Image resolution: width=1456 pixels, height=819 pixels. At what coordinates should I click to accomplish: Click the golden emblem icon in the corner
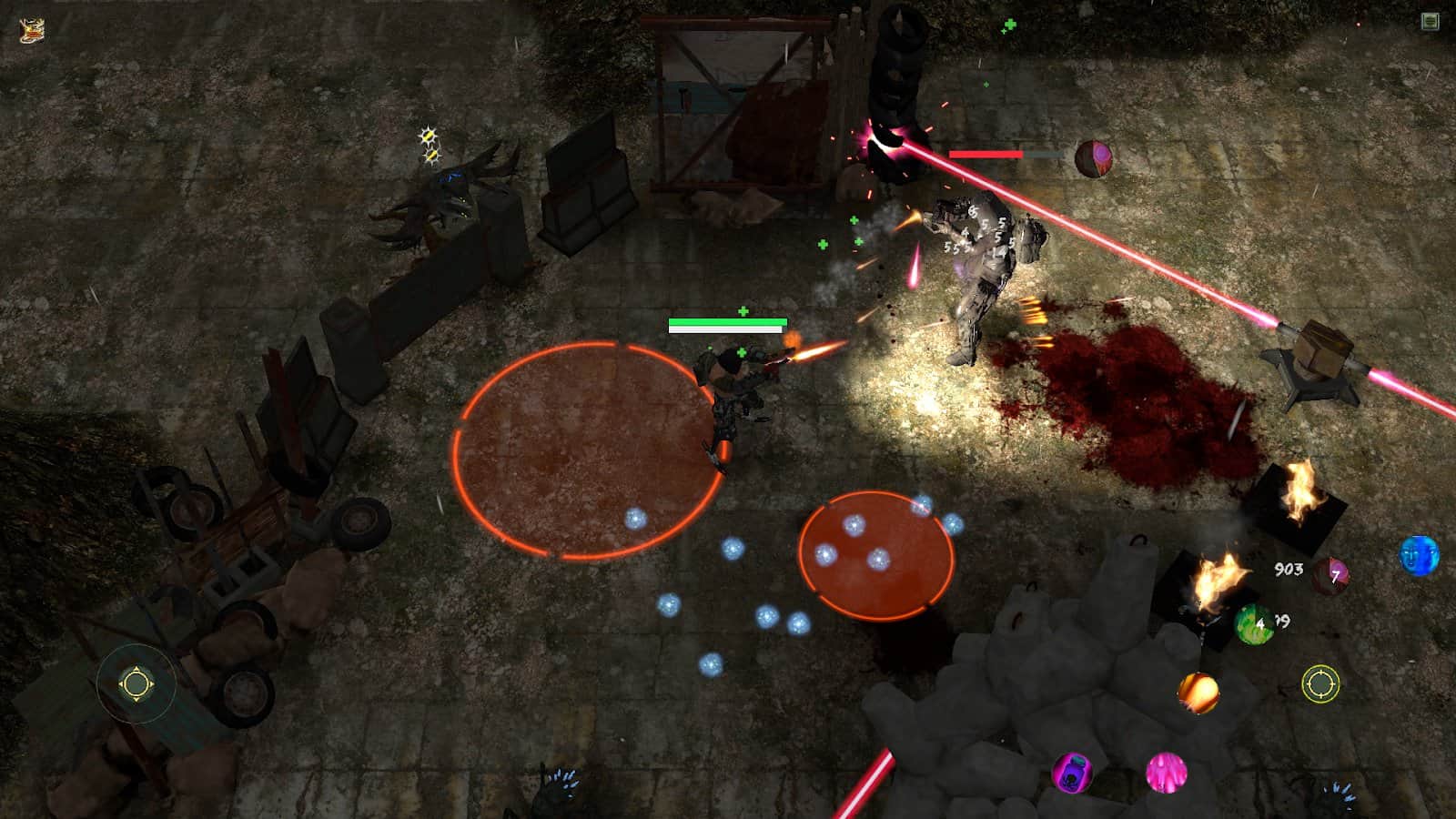tap(32, 30)
